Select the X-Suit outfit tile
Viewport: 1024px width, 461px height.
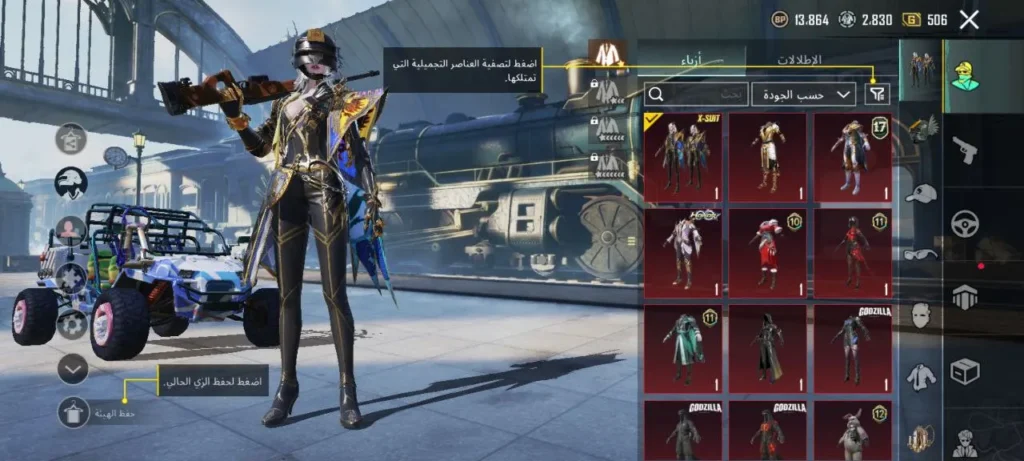click(683, 156)
